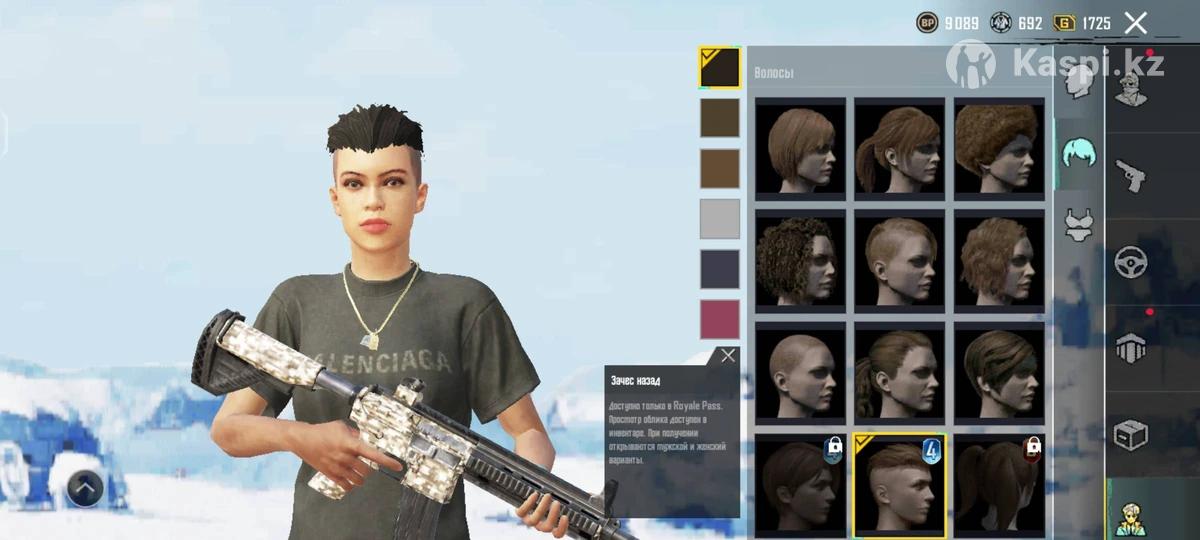Open the vehicle steering wheel category

tap(1131, 260)
